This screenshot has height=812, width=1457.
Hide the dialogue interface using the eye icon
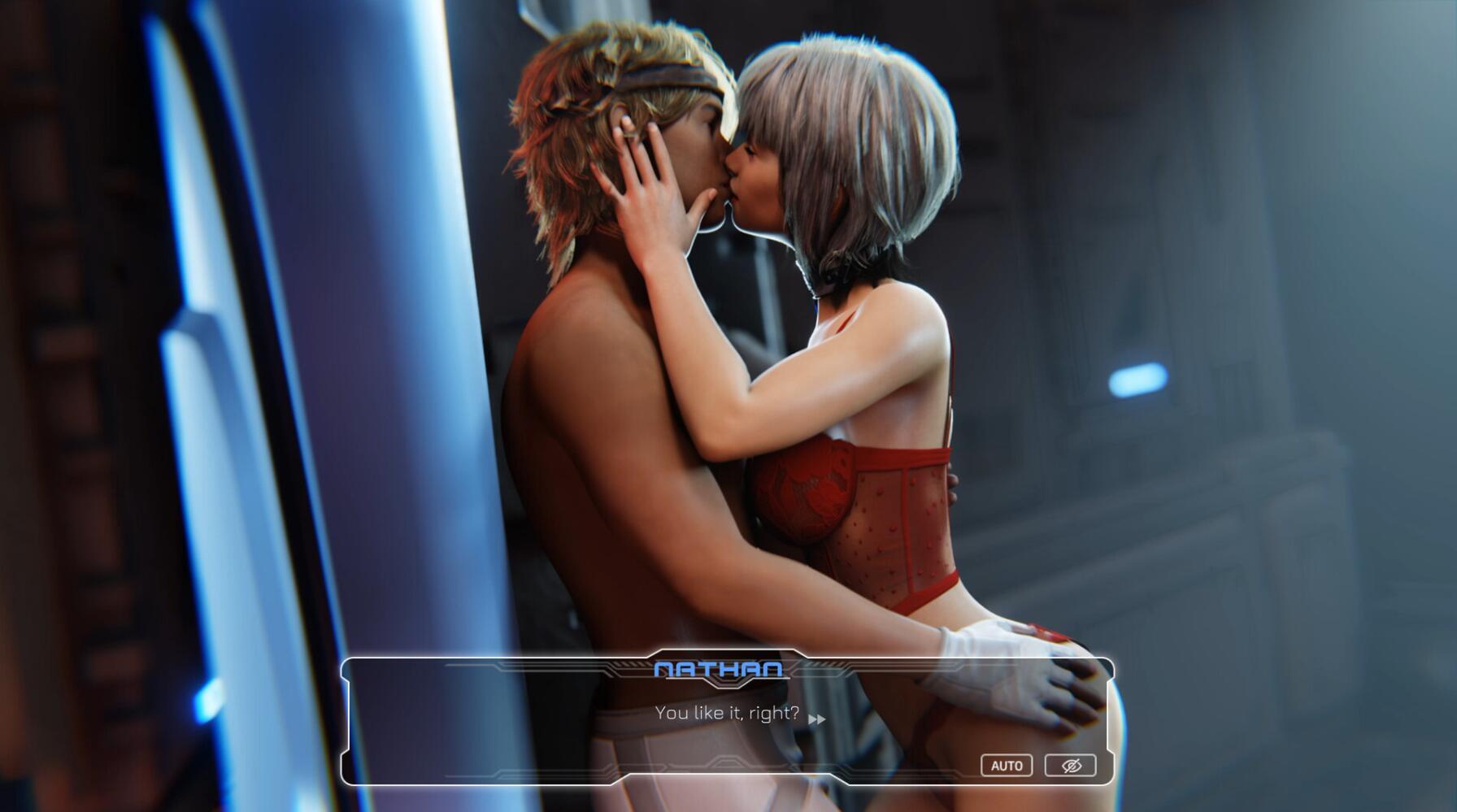[x=1069, y=765]
